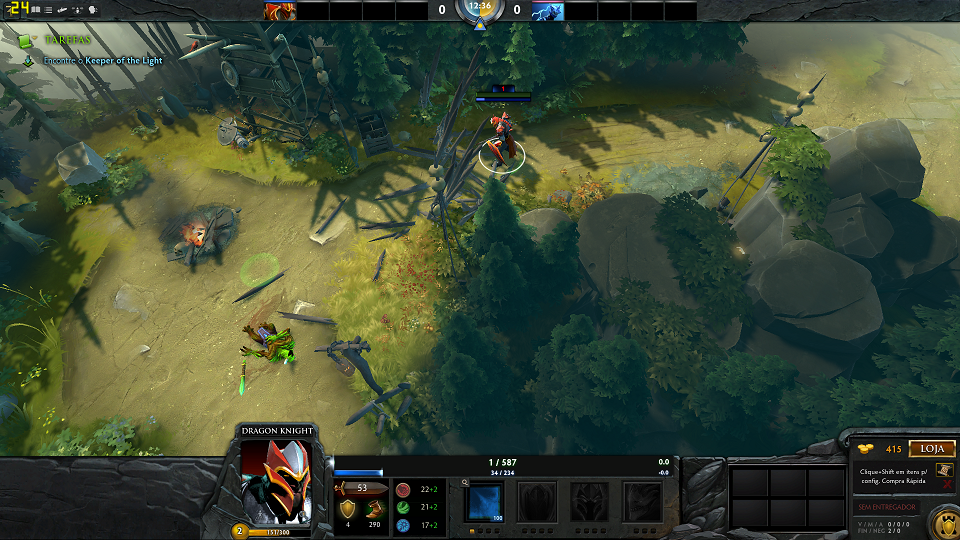Click the quick-buy scroll item icon
The height and width of the screenshot is (540, 960).
pos(945,470)
